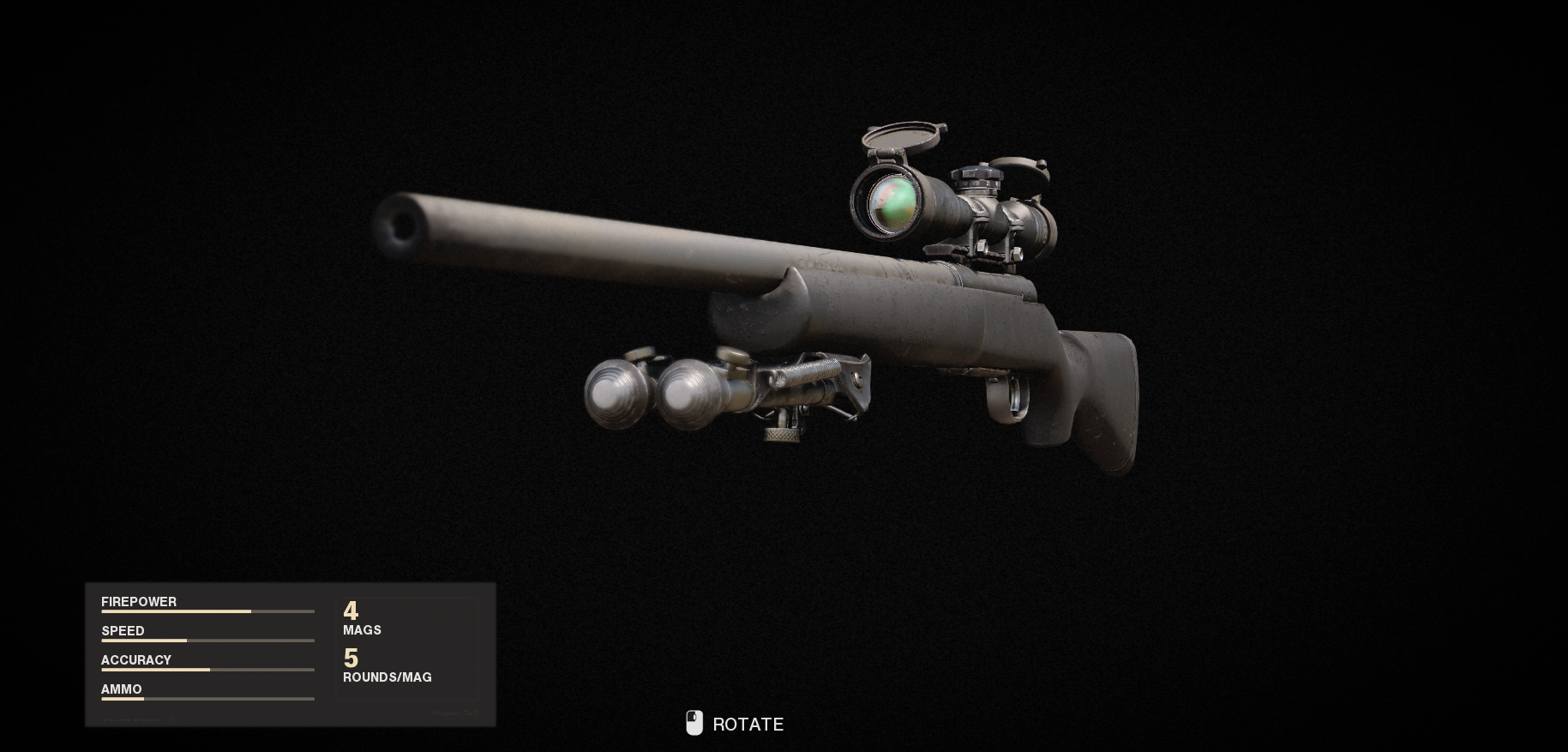
Task: Select the scope mounting rail
Action: [994, 257]
